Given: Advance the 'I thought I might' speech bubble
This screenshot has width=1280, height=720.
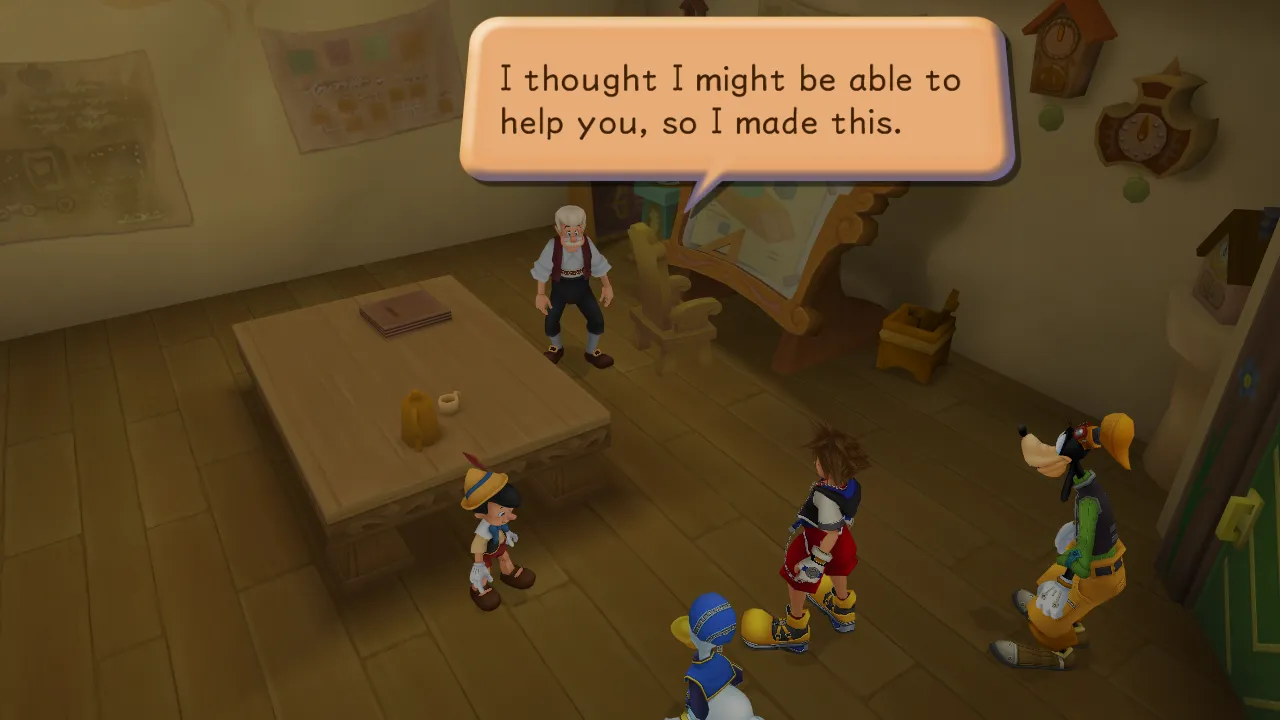Looking at the screenshot, I should click(737, 100).
